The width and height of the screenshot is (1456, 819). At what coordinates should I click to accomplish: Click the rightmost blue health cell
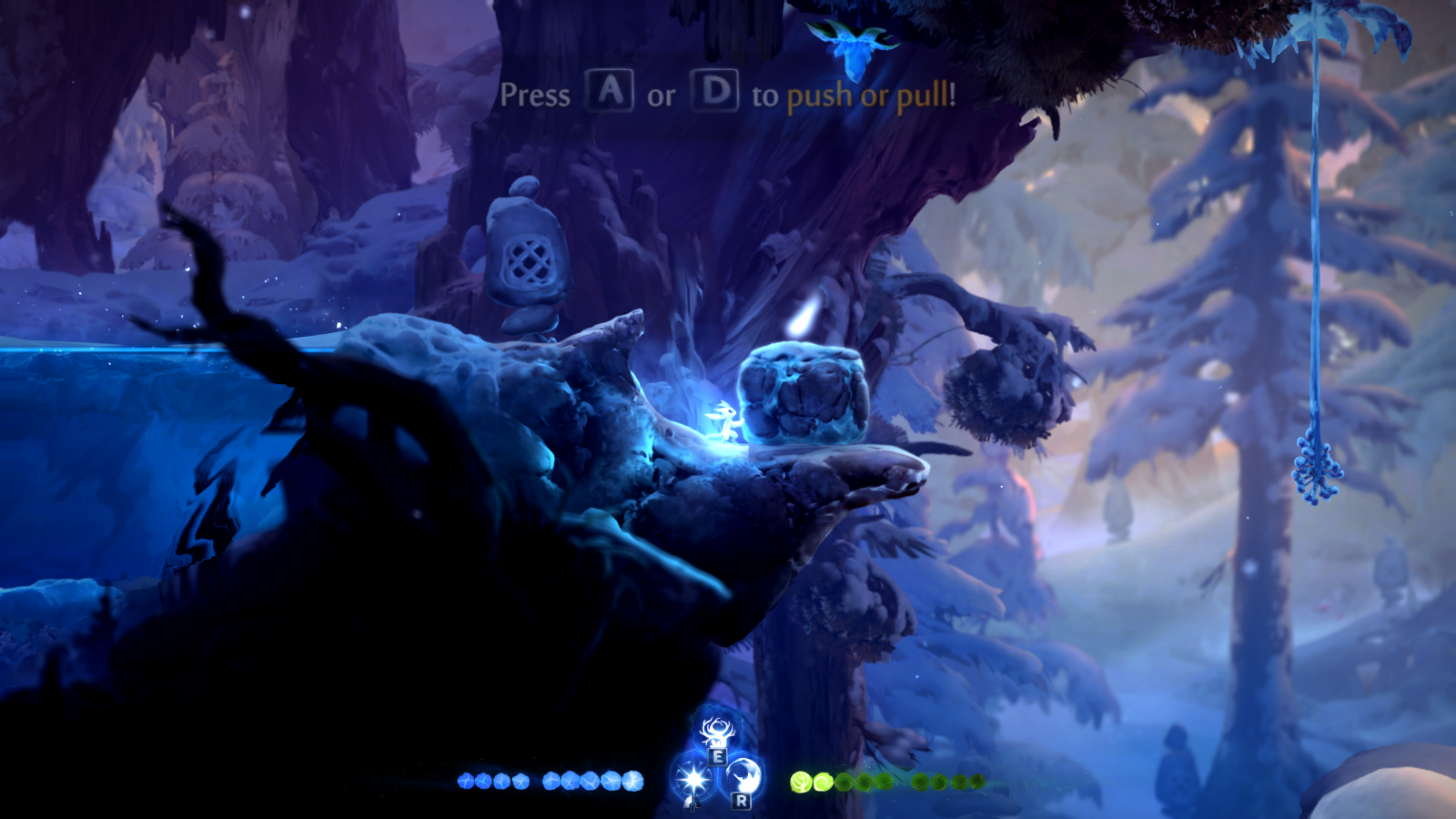point(634,783)
